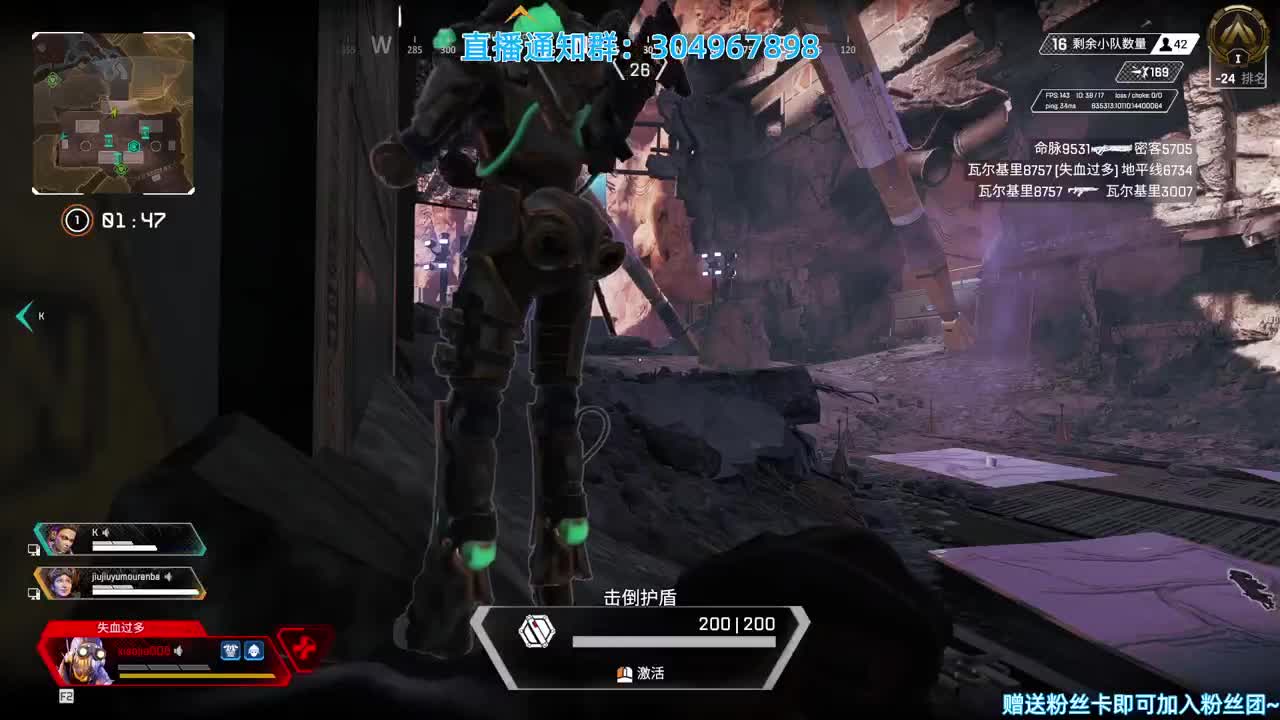Screen dimensions: 1280x720
Task: Click the player silhouette icon next to 42
Action: pyautogui.click(x=1166, y=45)
